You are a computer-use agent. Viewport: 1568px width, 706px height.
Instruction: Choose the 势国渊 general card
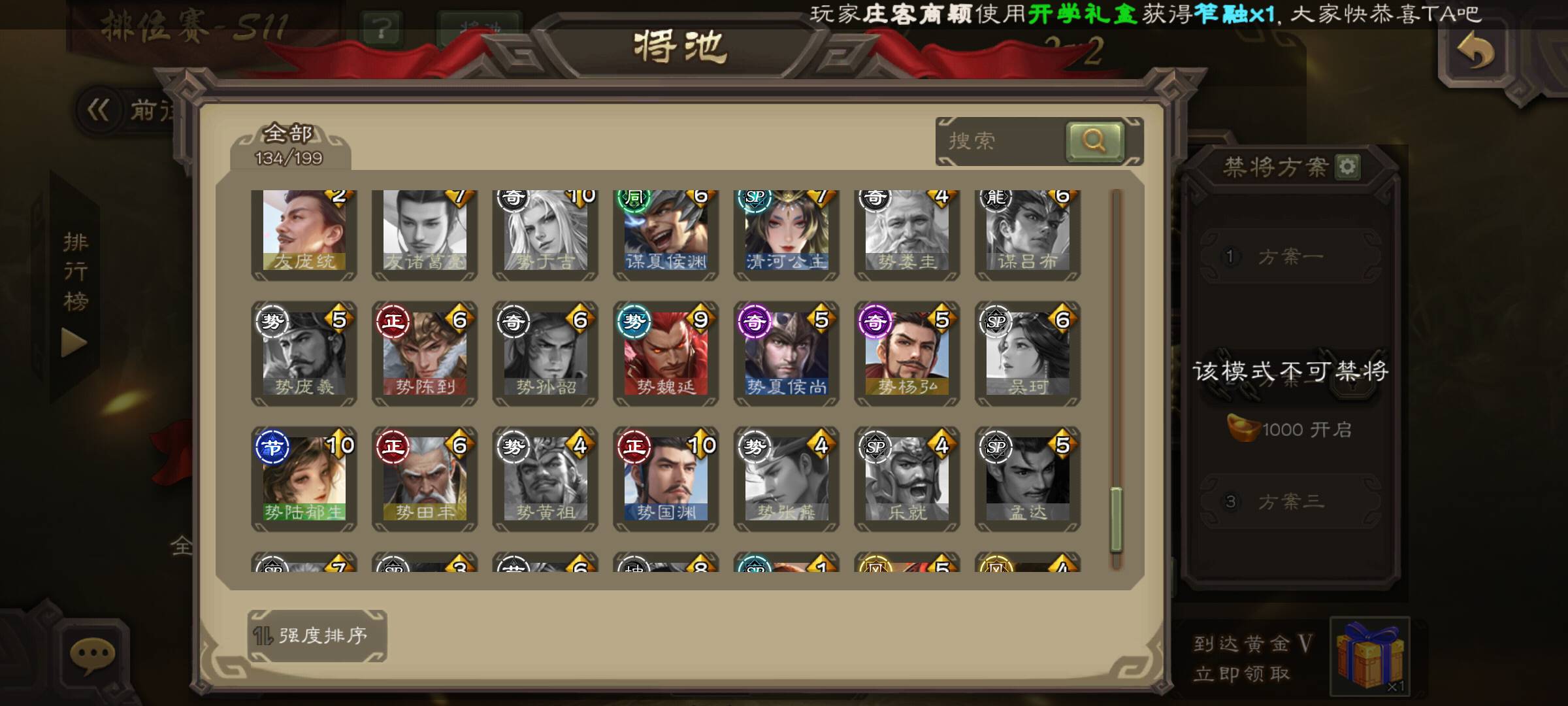(666, 479)
